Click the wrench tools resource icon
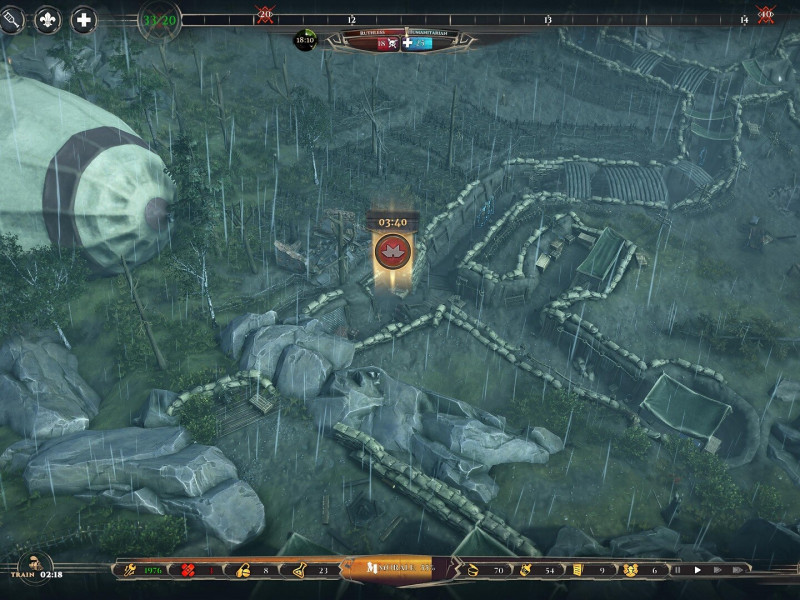This screenshot has height=600, width=800. tap(129, 570)
